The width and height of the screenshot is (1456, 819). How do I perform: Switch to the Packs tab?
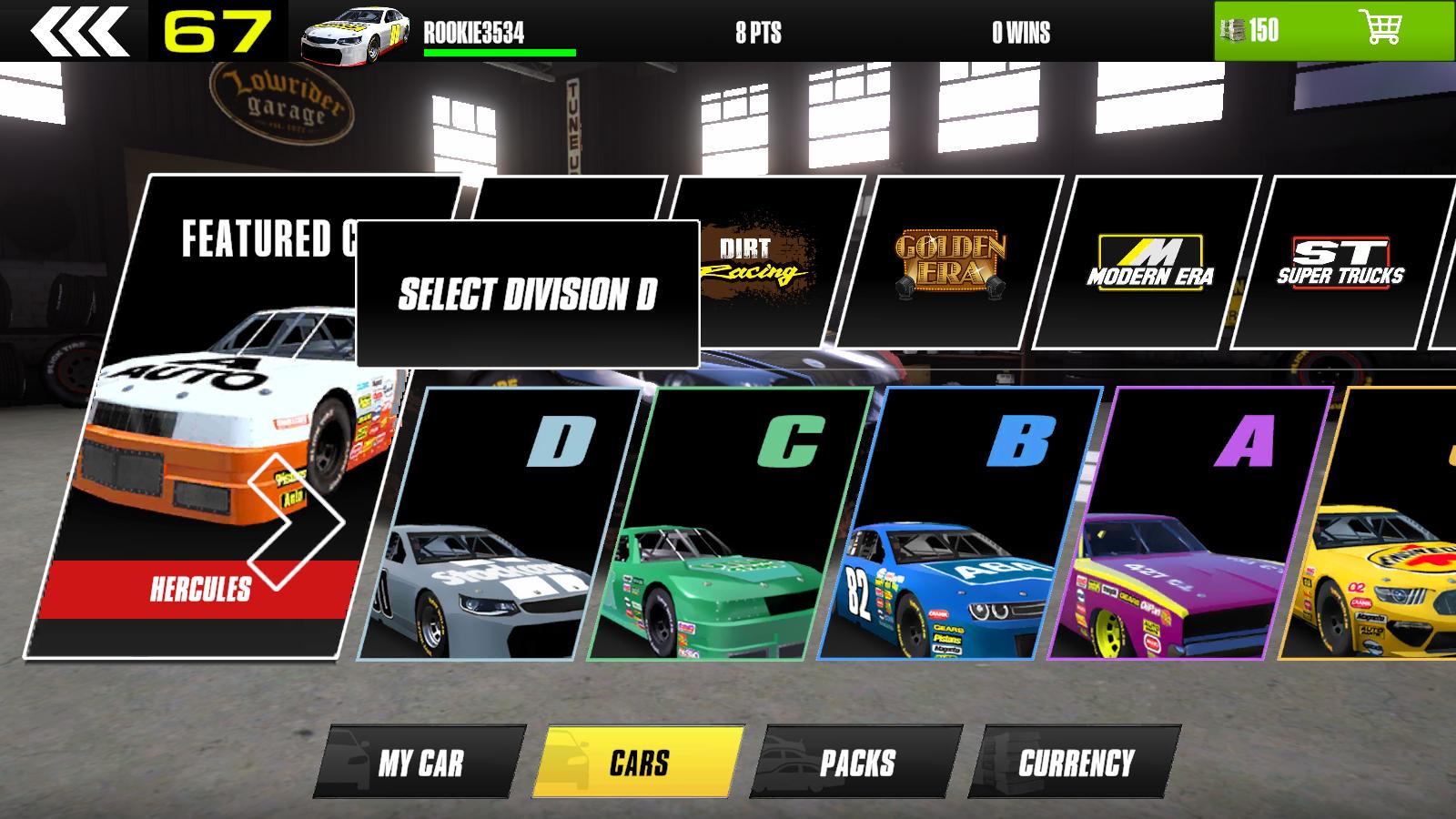[x=856, y=763]
